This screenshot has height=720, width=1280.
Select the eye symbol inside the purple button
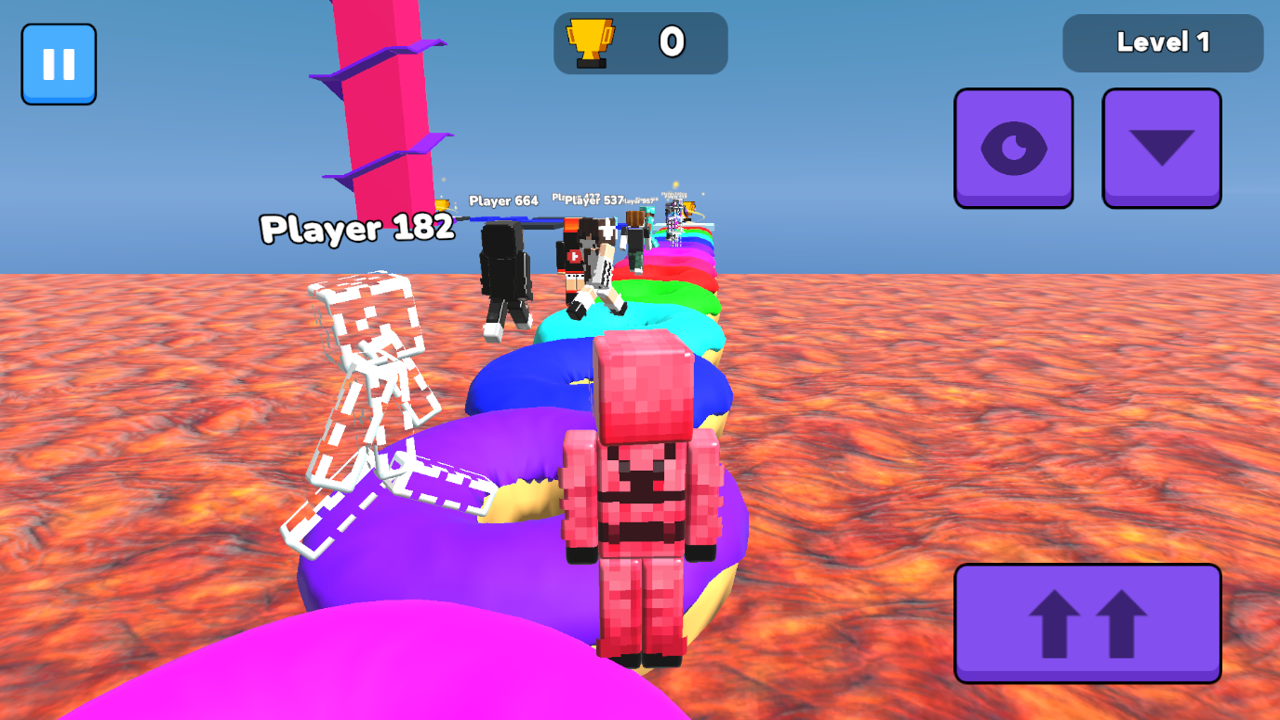[x=1013, y=147]
